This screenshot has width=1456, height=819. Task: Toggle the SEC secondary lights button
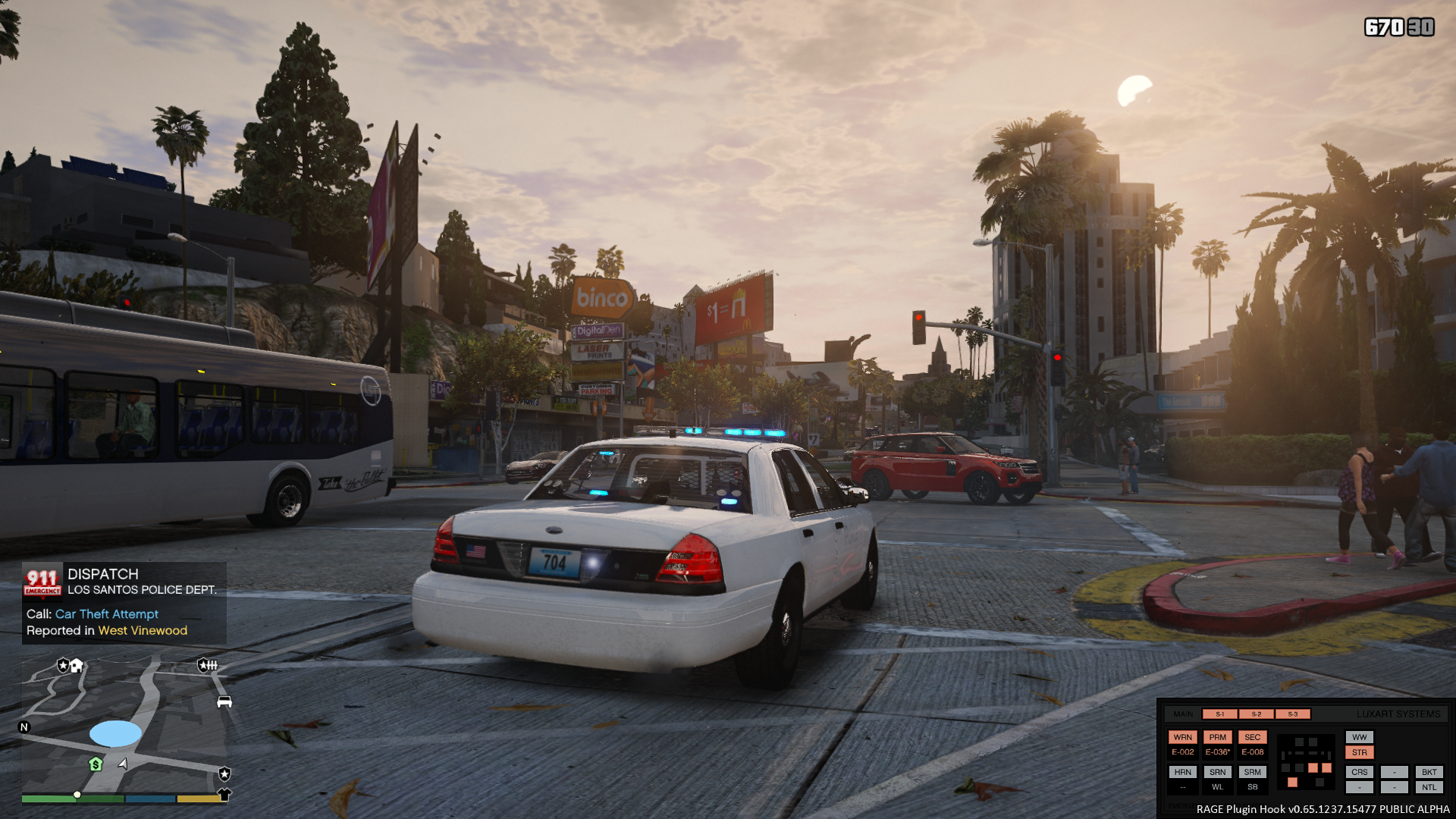(1252, 737)
